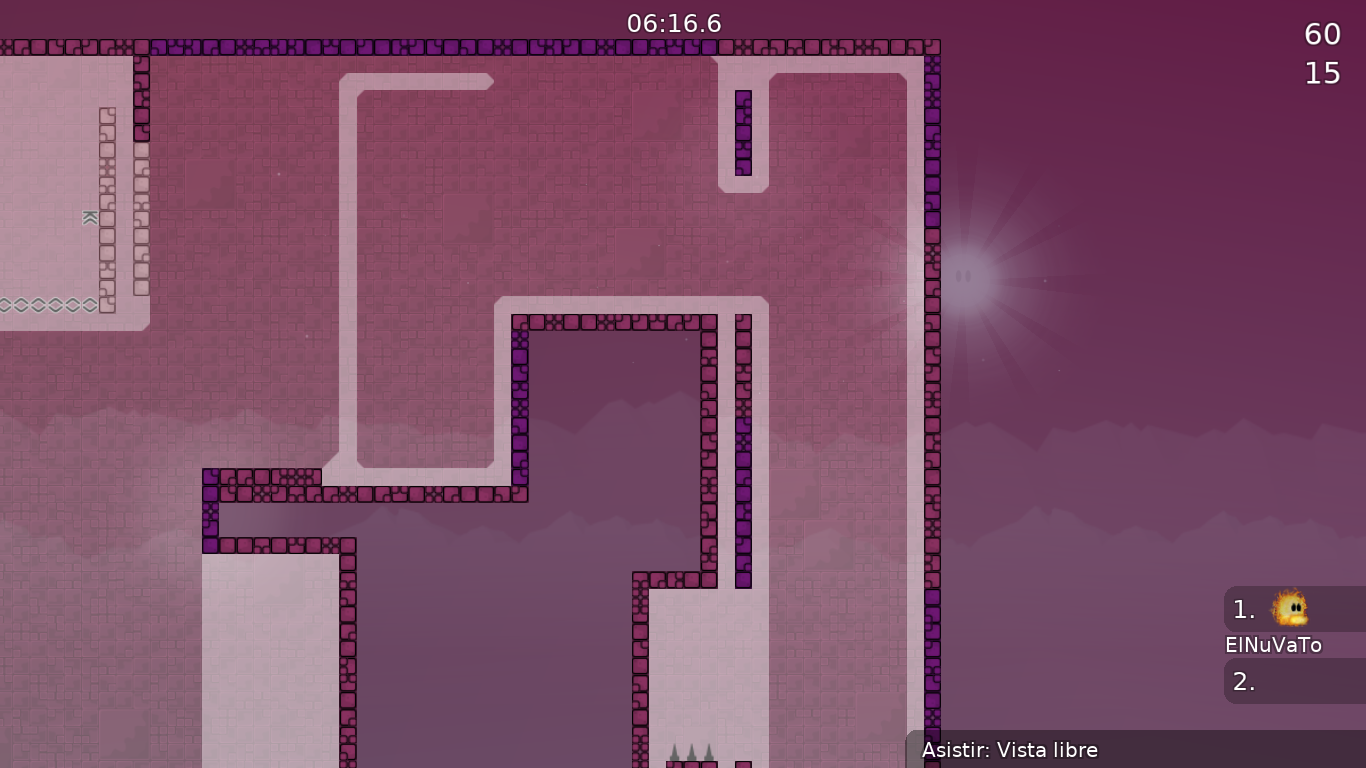The height and width of the screenshot is (768, 1366).
Task: Expand the scoreboard entry for ElNuVaTo
Action: 1272,645
